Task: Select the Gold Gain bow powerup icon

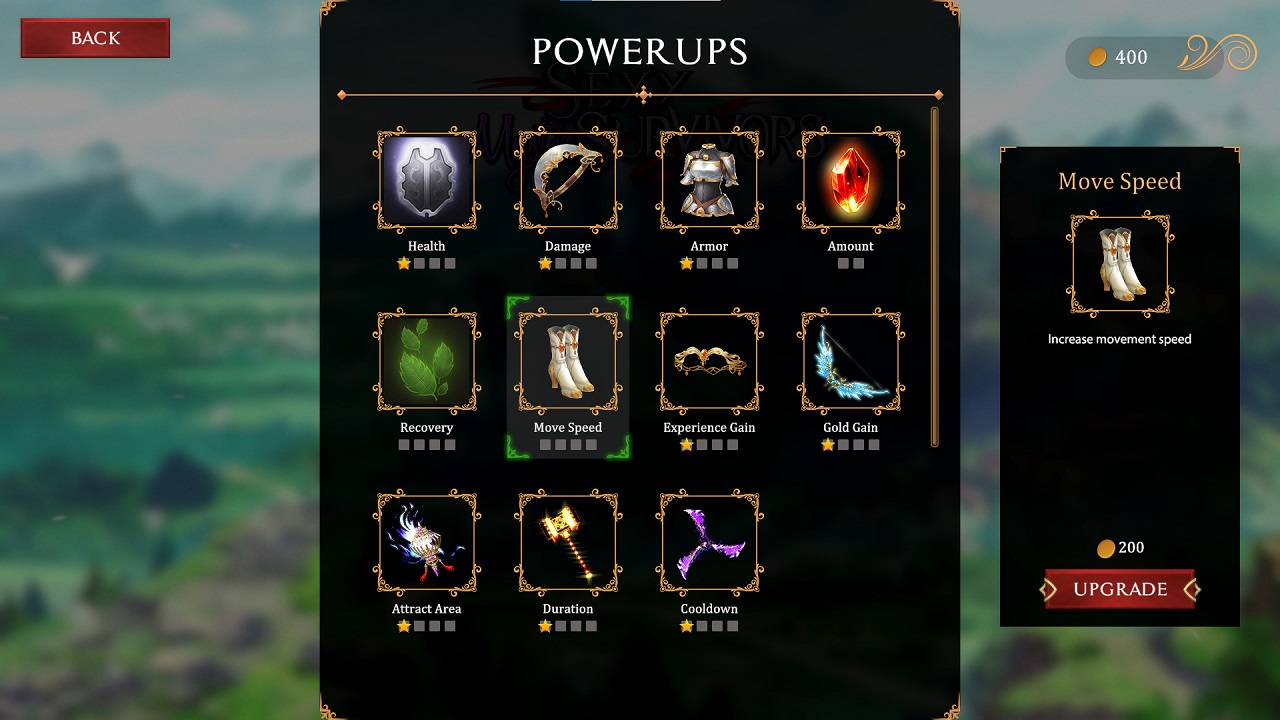Action: click(850, 362)
